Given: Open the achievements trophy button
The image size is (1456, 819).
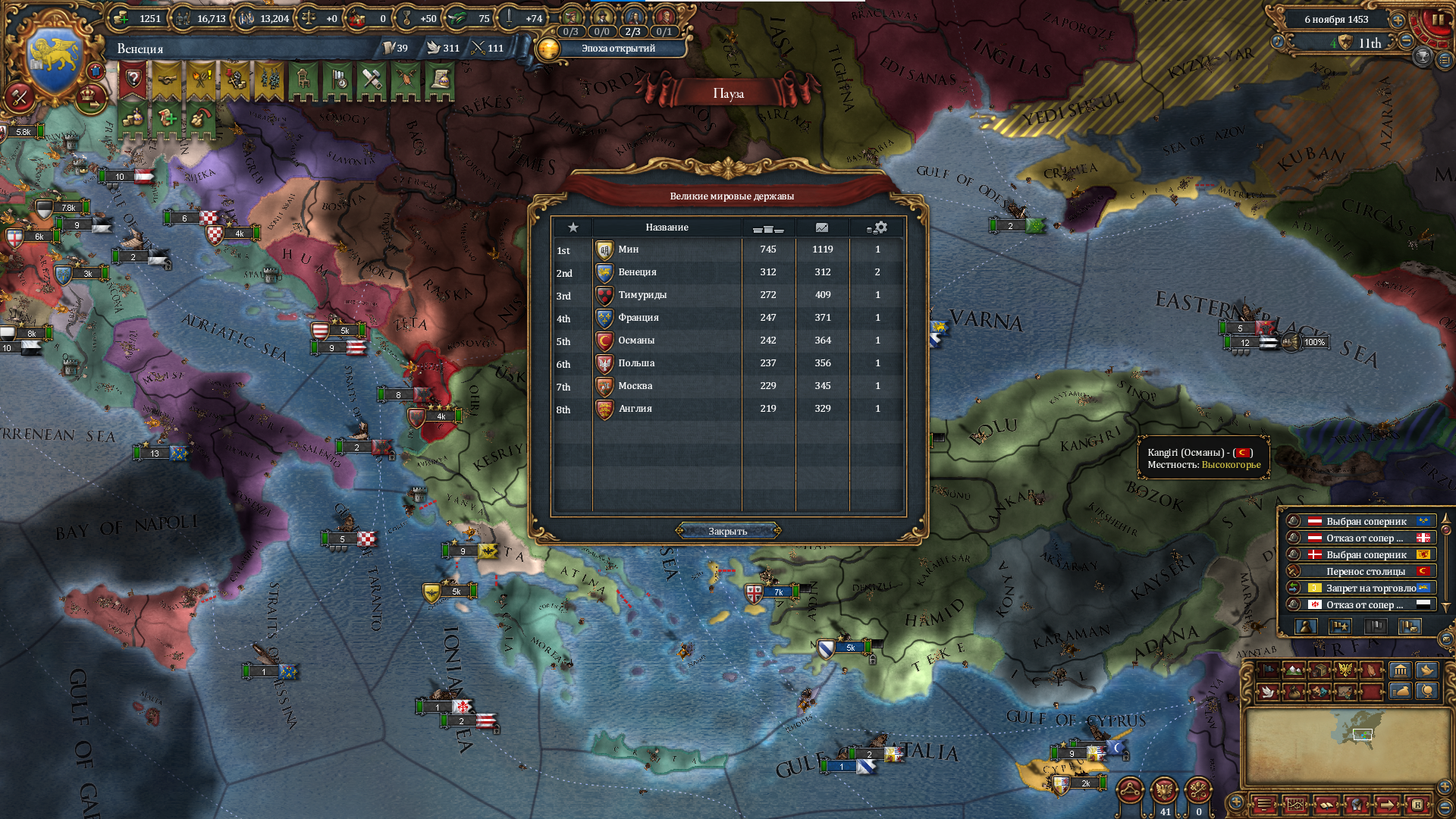Looking at the screenshot, I should 1423,56.
